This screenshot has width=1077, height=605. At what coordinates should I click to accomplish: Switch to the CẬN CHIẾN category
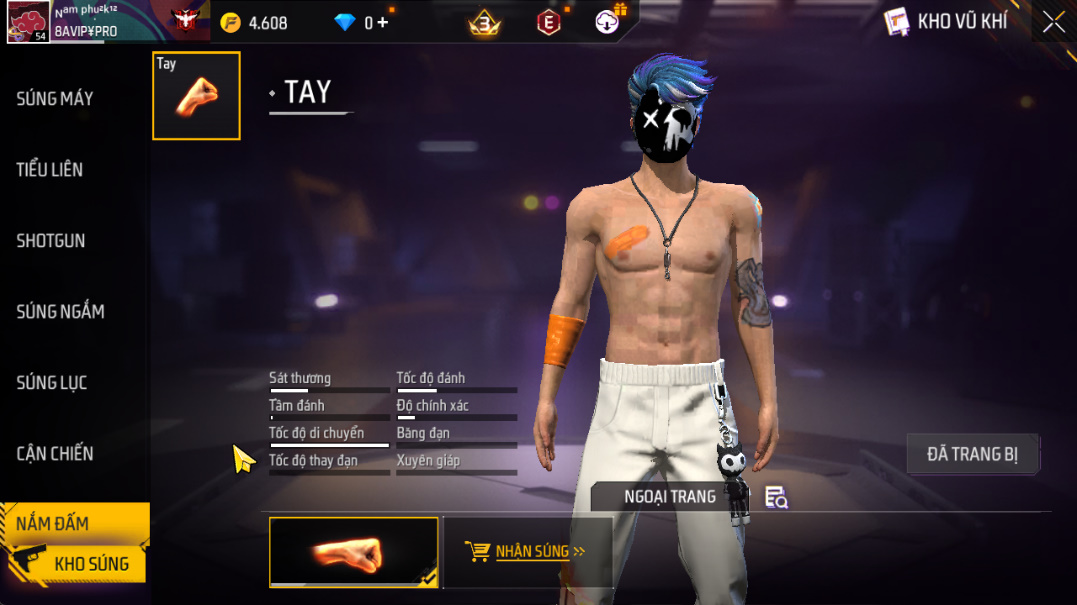(55, 454)
